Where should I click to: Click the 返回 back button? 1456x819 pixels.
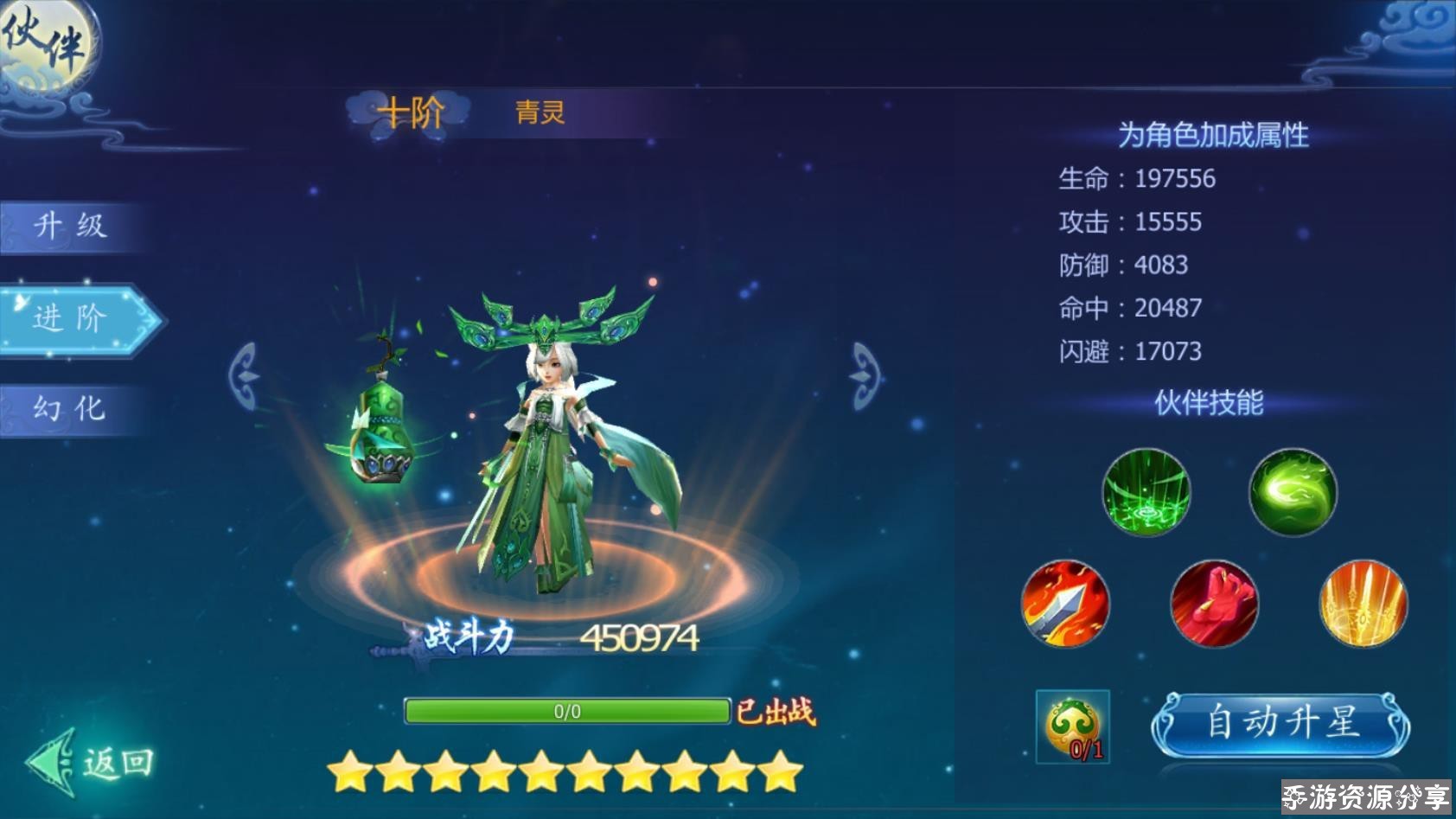pyautogui.click(x=93, y=762)
